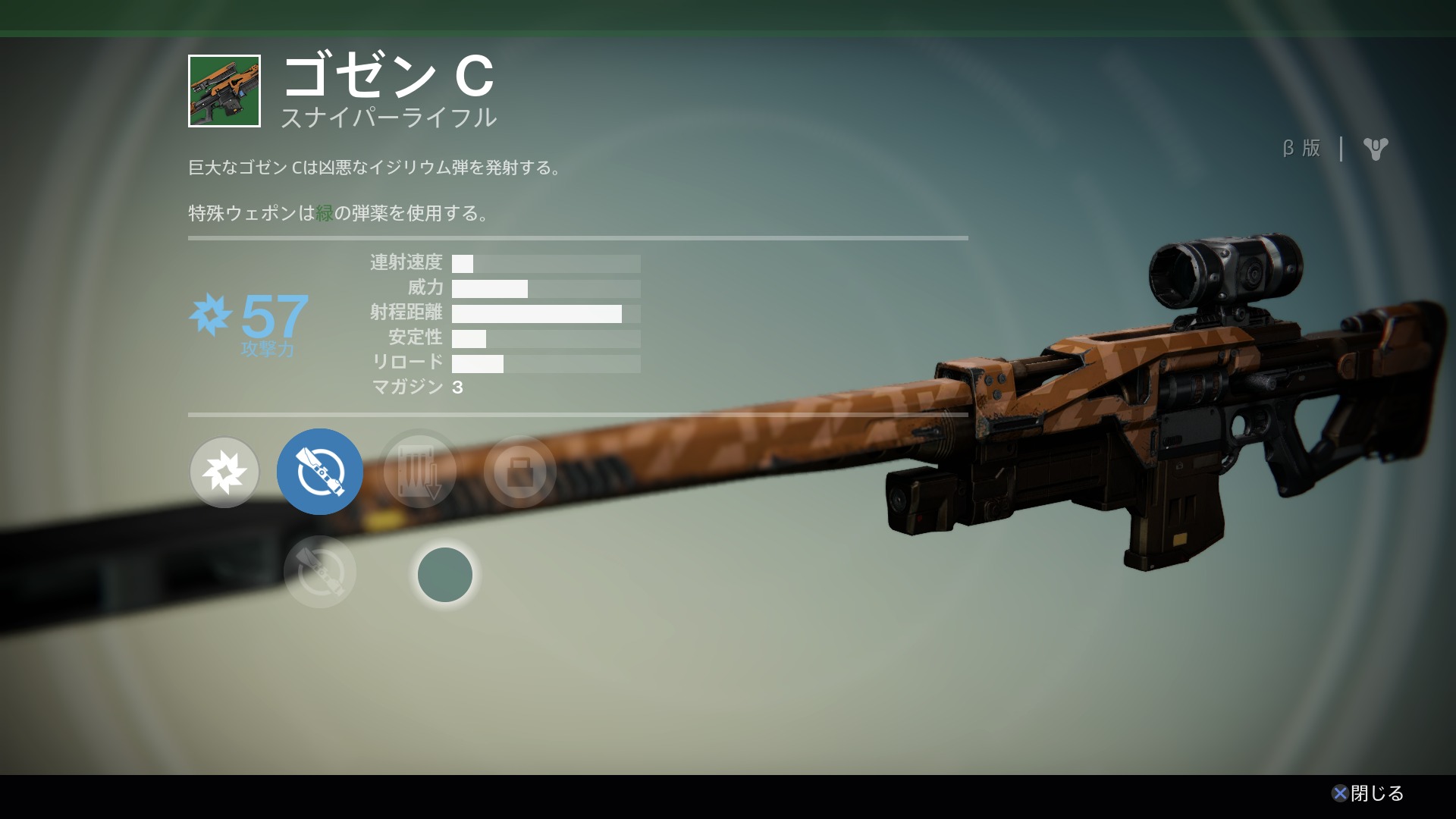Image resolution: width=1456 pixels, height=819 pixels.
Task: Click the locked padlock perk node
Action: click(x=519, y=472)
